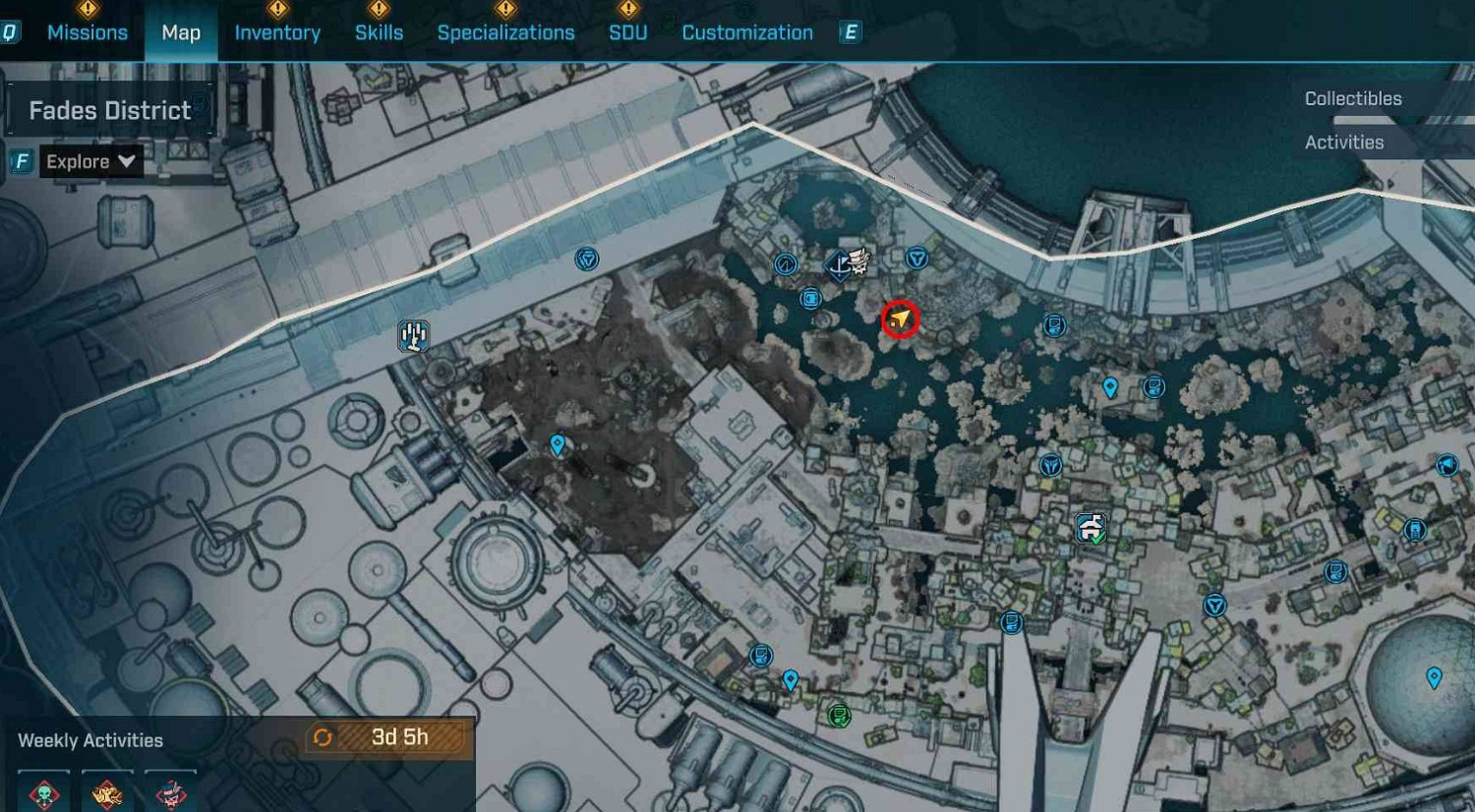
Task: Click the loudspeaker propaganda icon on the far right
Action: 1445,465
